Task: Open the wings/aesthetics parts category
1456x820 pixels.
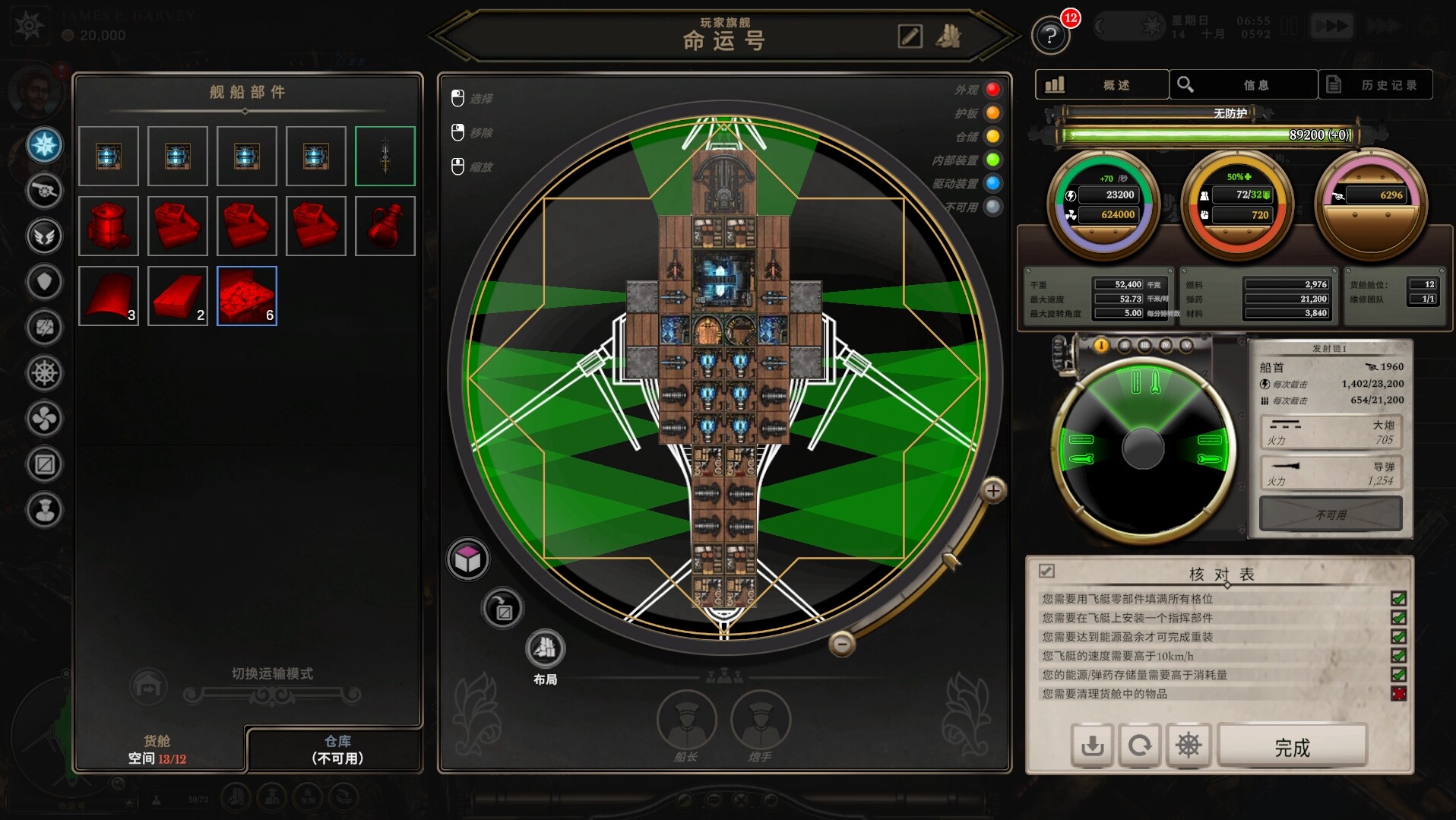Action: [44, 236]
